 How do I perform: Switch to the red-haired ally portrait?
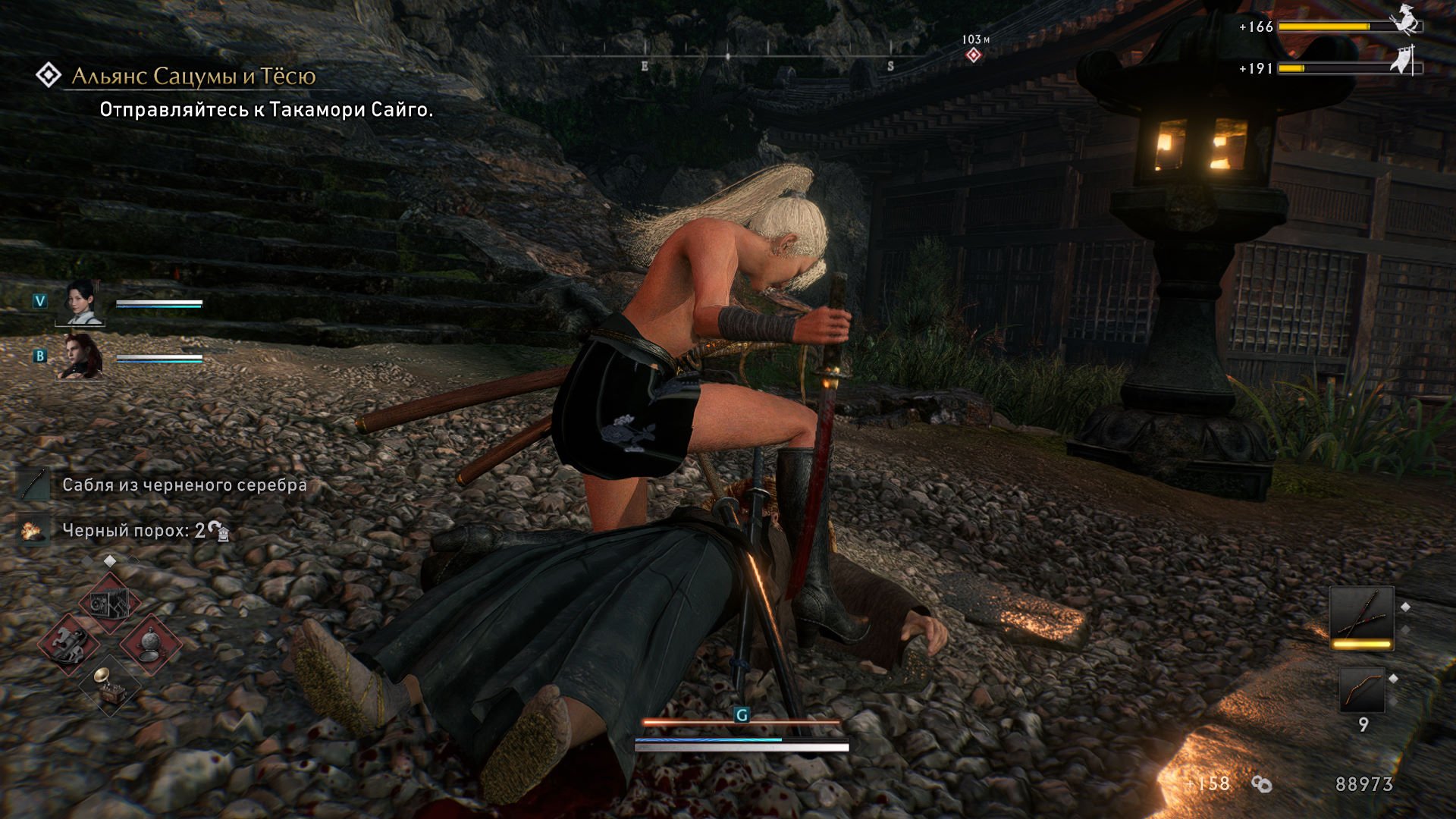coord(80,356)
